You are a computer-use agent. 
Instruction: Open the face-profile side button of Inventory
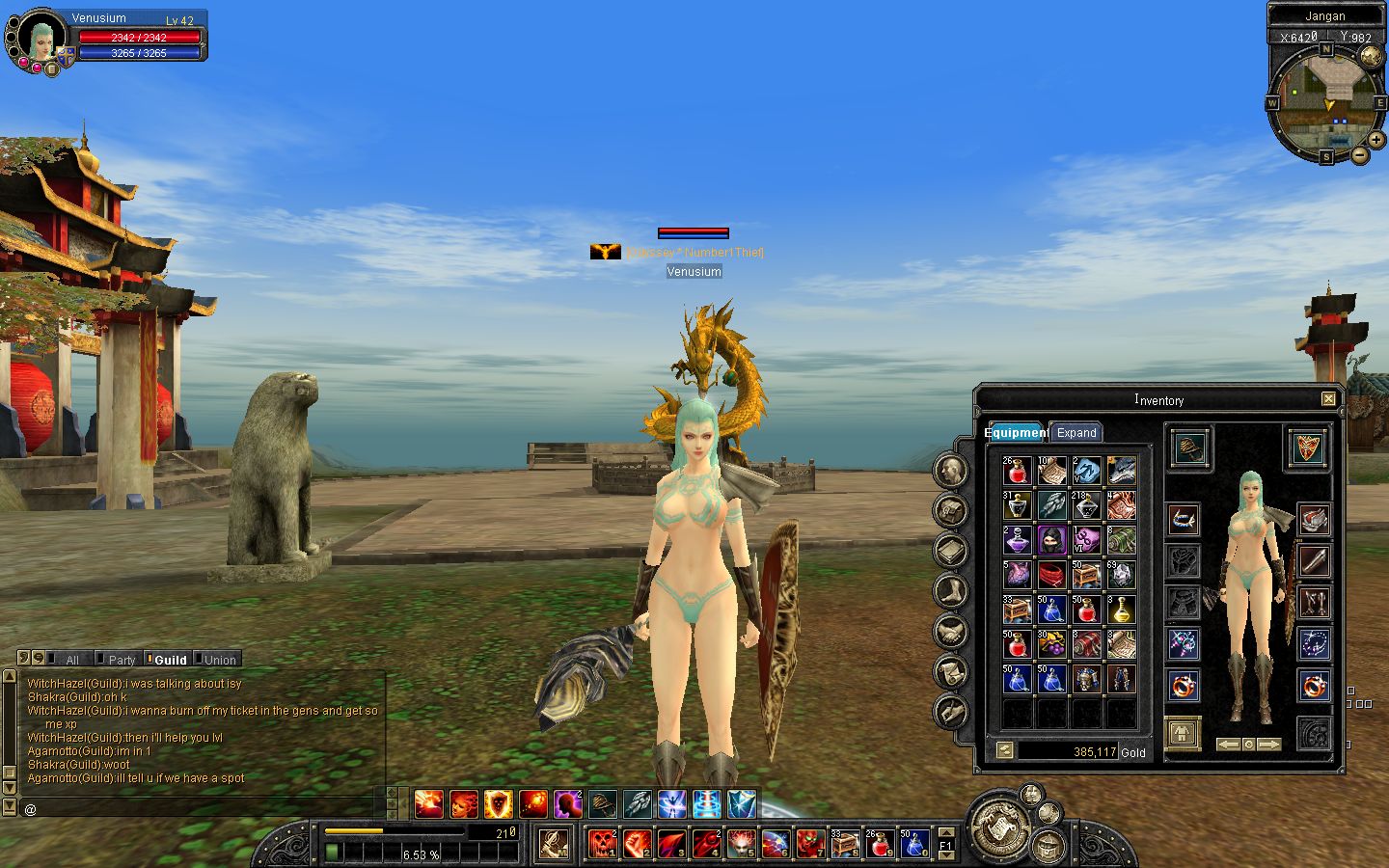click(x=951, y=471)
